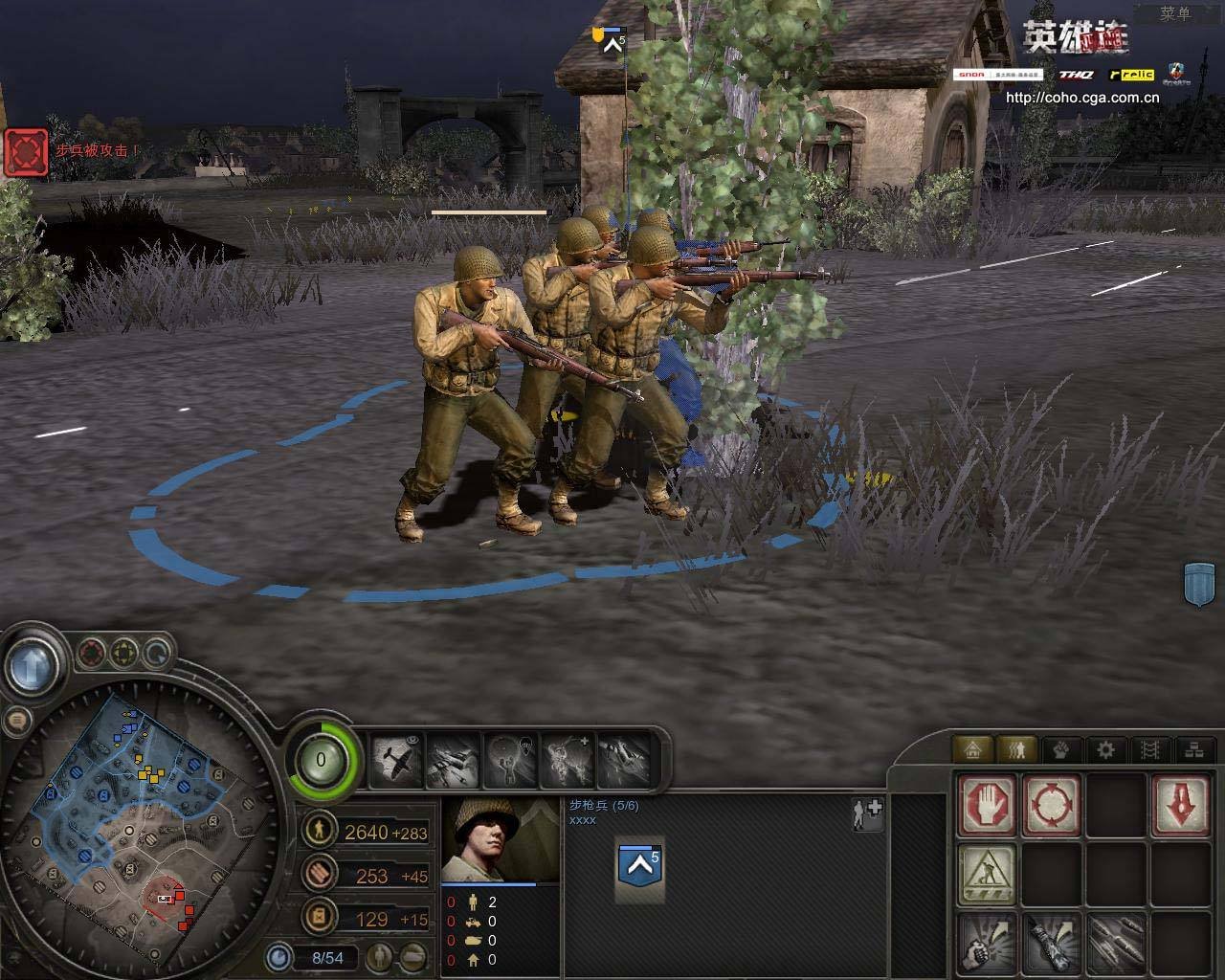Click the tank icon beside population count

click(x=413, y=955)
